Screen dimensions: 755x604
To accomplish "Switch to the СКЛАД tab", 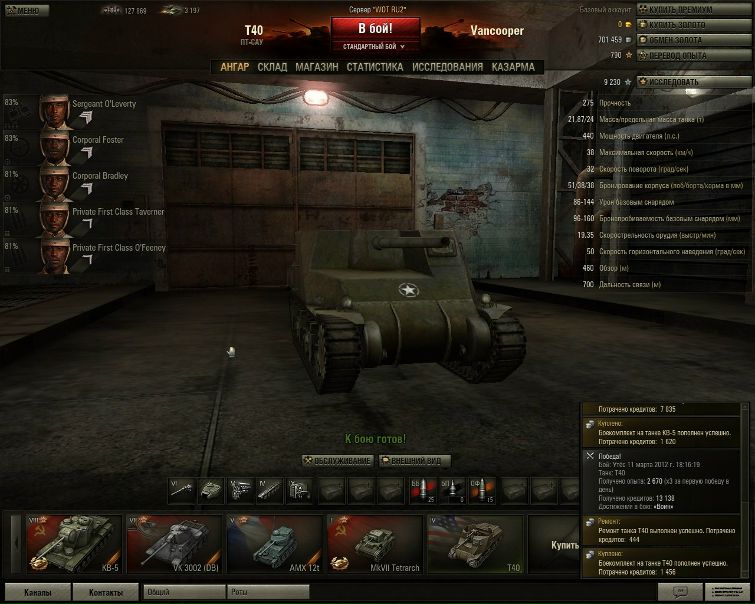I will (272, 67).
